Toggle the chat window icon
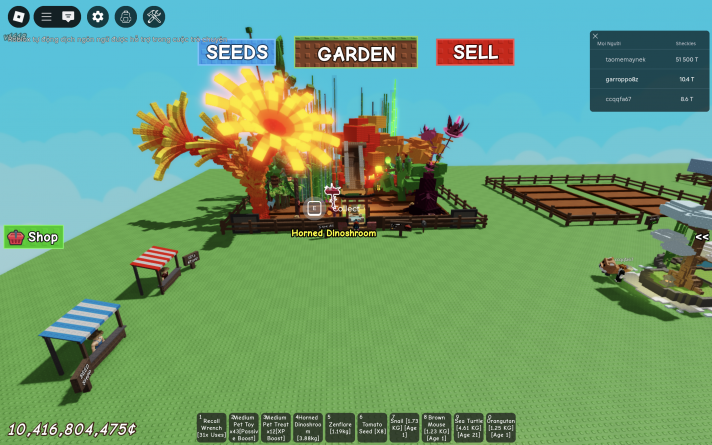The height and width of the screenshot is (445, 712). (x=68, y=16)
